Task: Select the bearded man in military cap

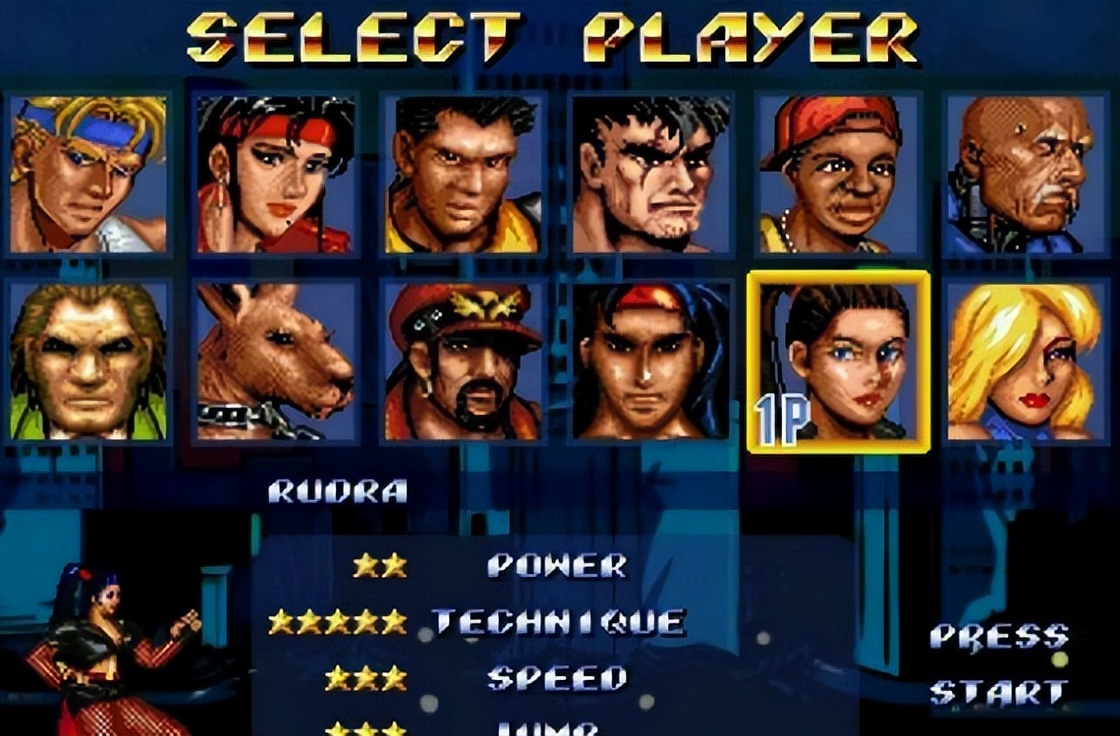Action: click(462, 361)
